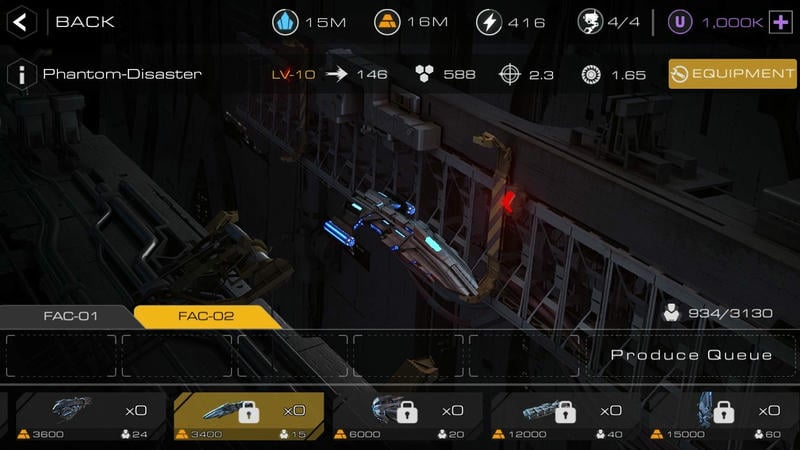Open the EQUIPMENT screen
The image size is (800, 450).
coord(733,74)
